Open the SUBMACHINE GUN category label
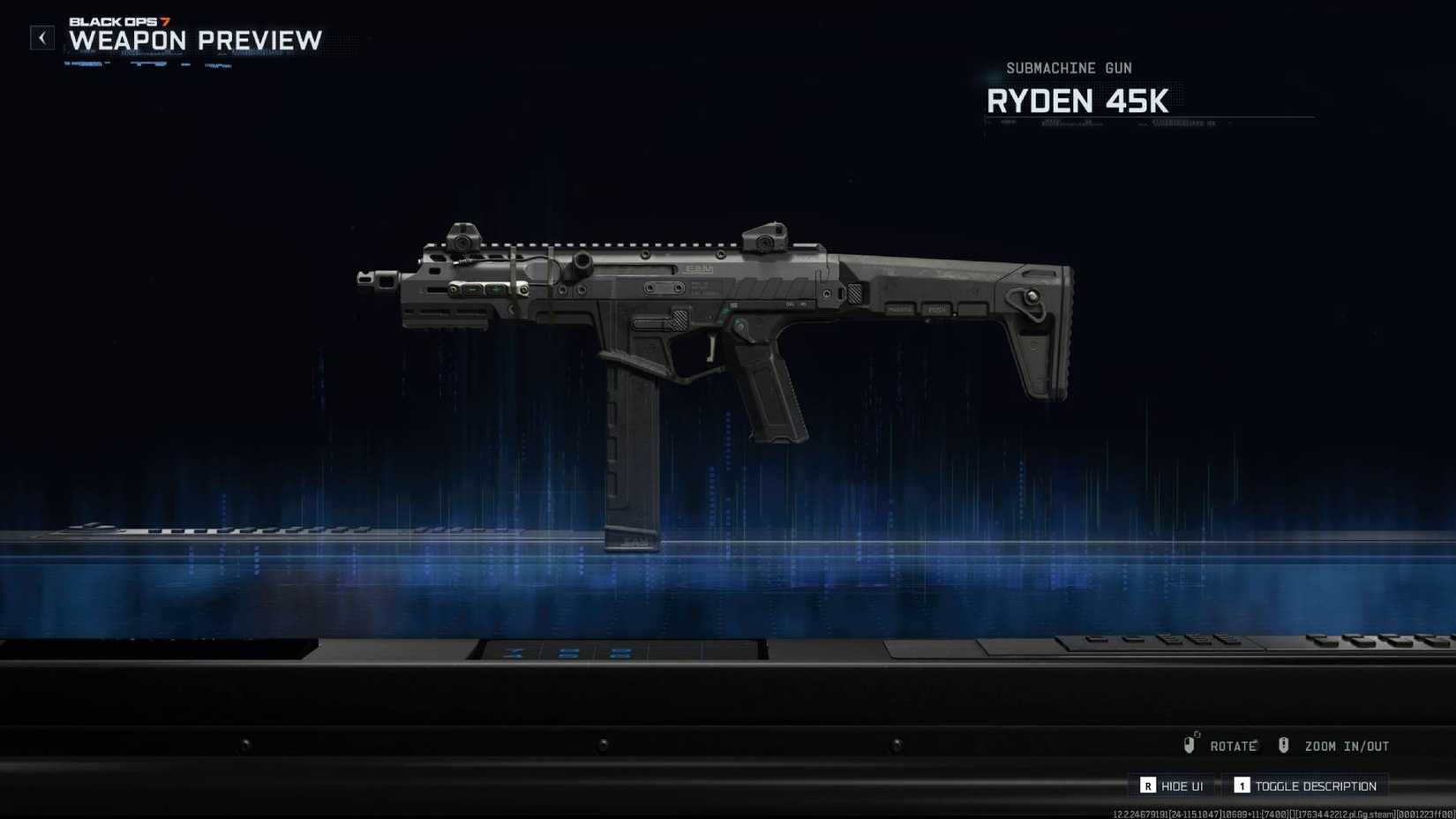 tap(1070, 68)
